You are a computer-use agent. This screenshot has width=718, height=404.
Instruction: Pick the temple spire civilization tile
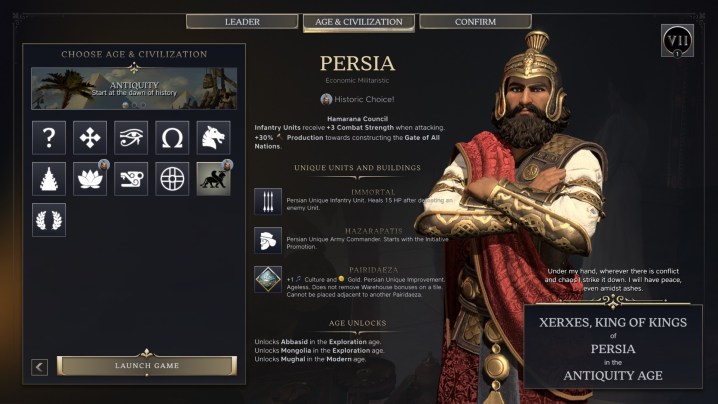pos(49,178)
